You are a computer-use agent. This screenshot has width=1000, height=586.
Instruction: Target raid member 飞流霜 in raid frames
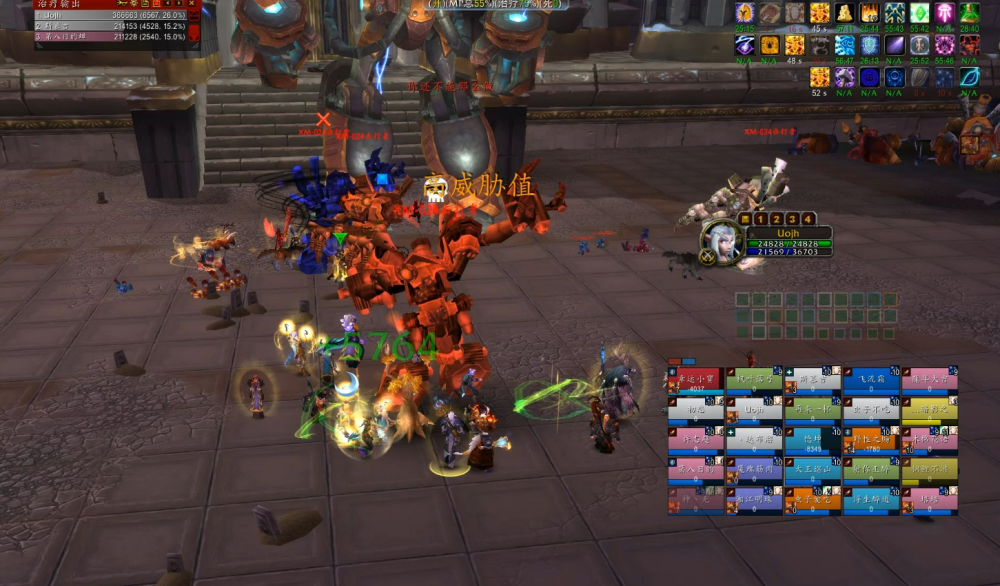point(871,379)
